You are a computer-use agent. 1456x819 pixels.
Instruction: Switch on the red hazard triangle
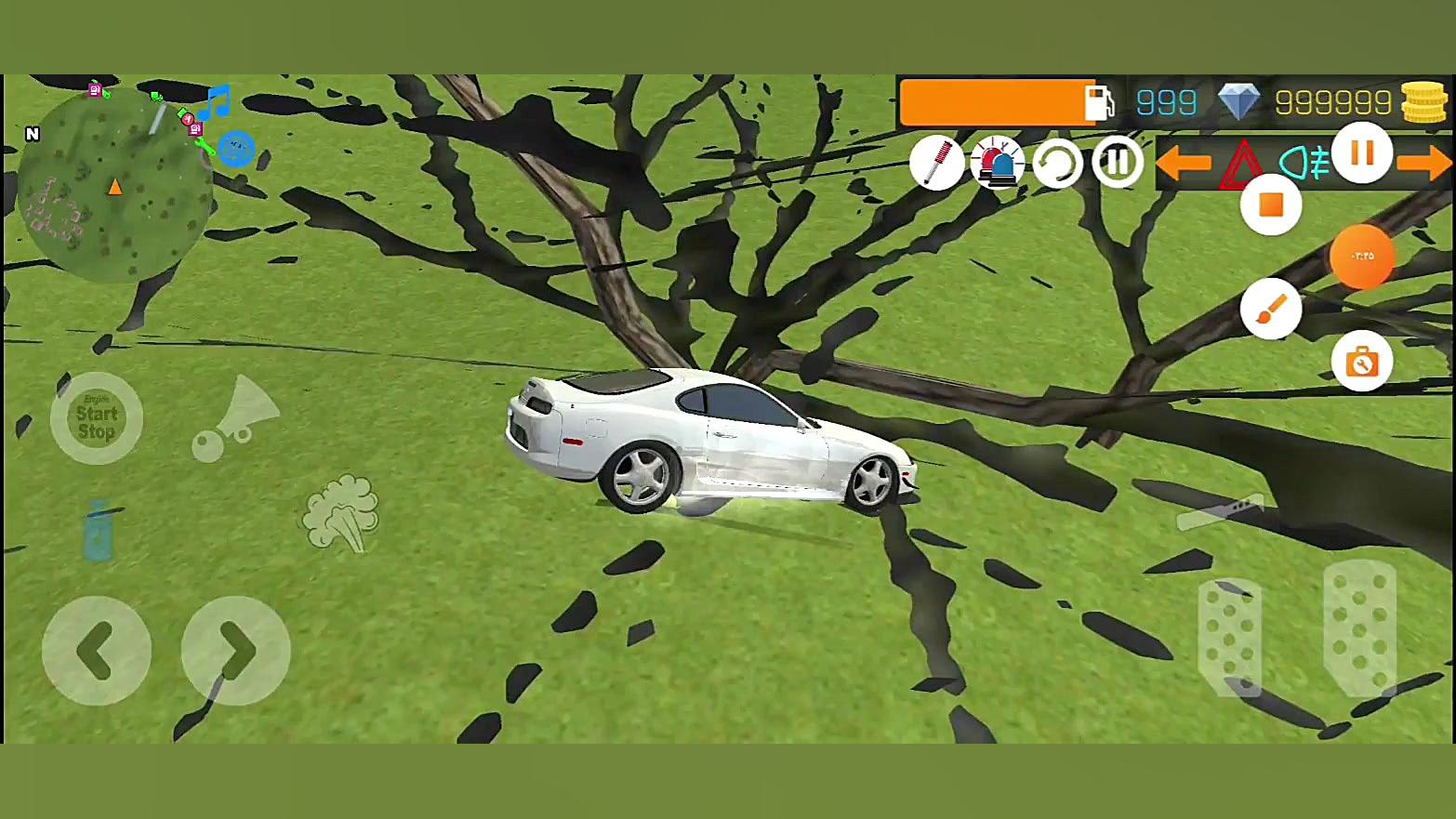pos(1242,164)
